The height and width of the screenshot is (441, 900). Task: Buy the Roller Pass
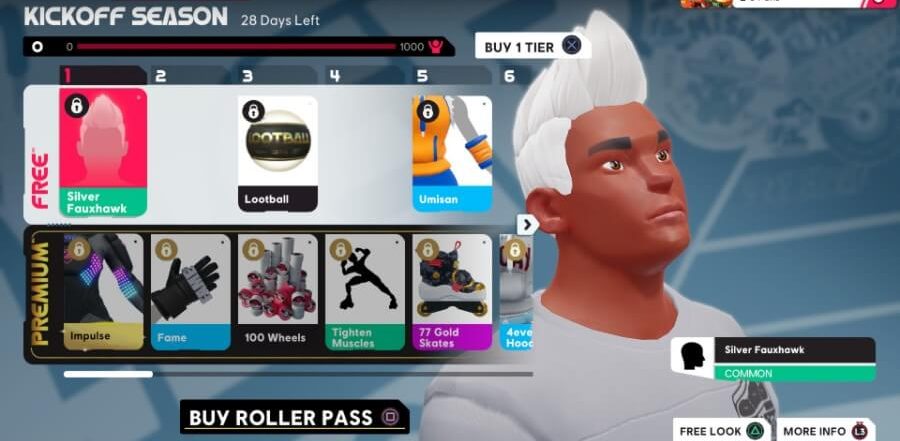(x=294, y=417)
